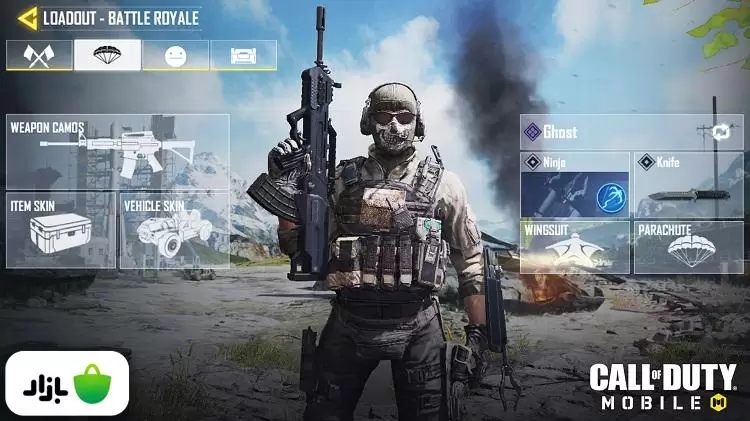Image resolution: width=750 pixels, height=421 pixels.
Task: Select the parachute loadout tab
Action: (107, 55)
